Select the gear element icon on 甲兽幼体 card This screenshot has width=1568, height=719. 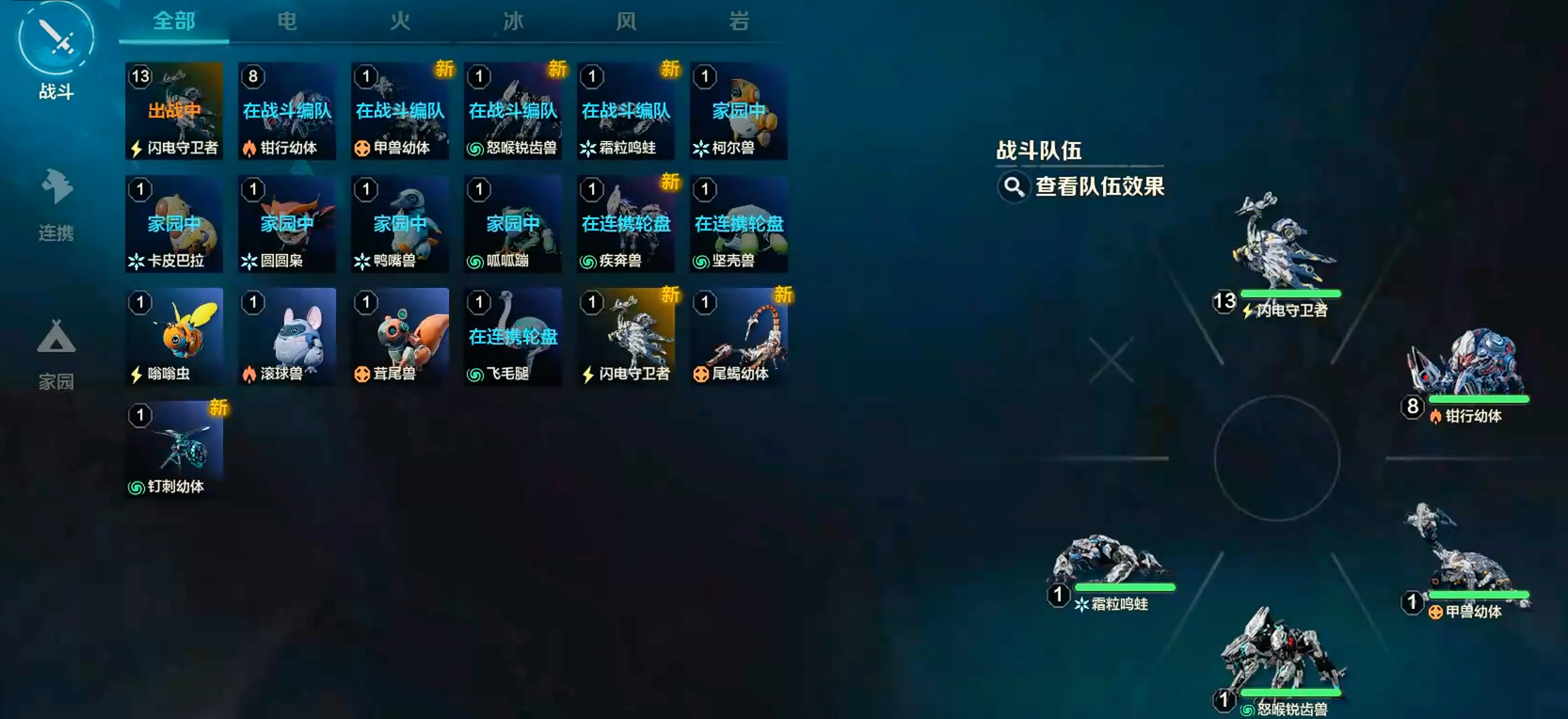(361, 148)
